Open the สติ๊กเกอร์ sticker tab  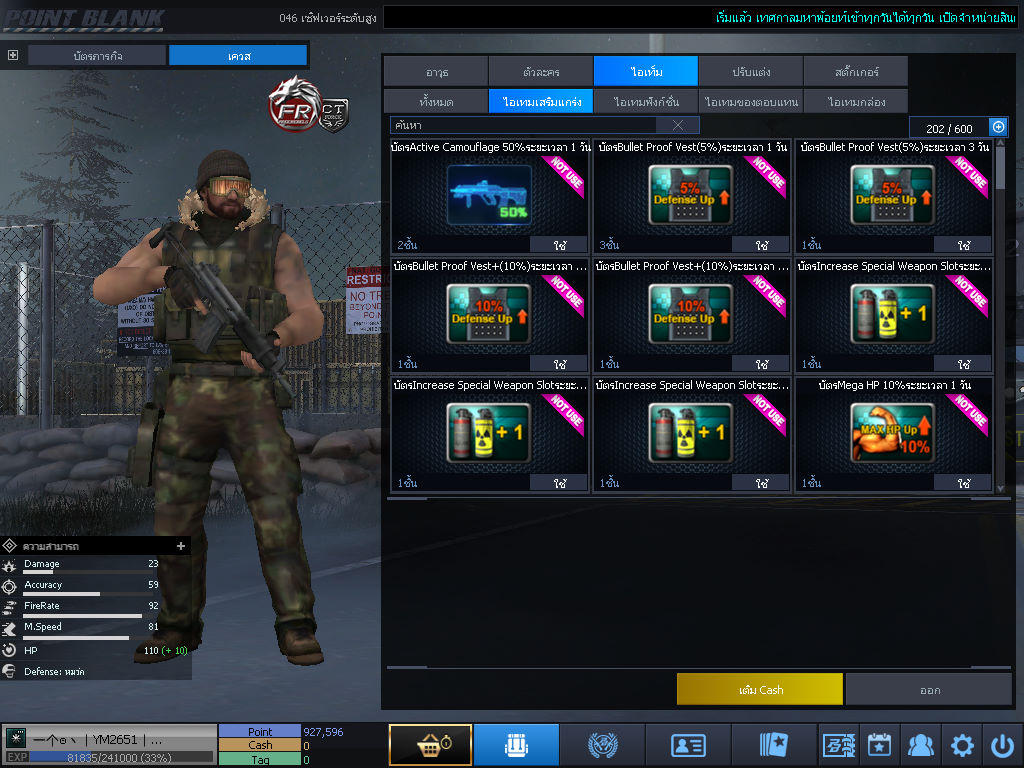pyautogui.click(x=855, y=71)
